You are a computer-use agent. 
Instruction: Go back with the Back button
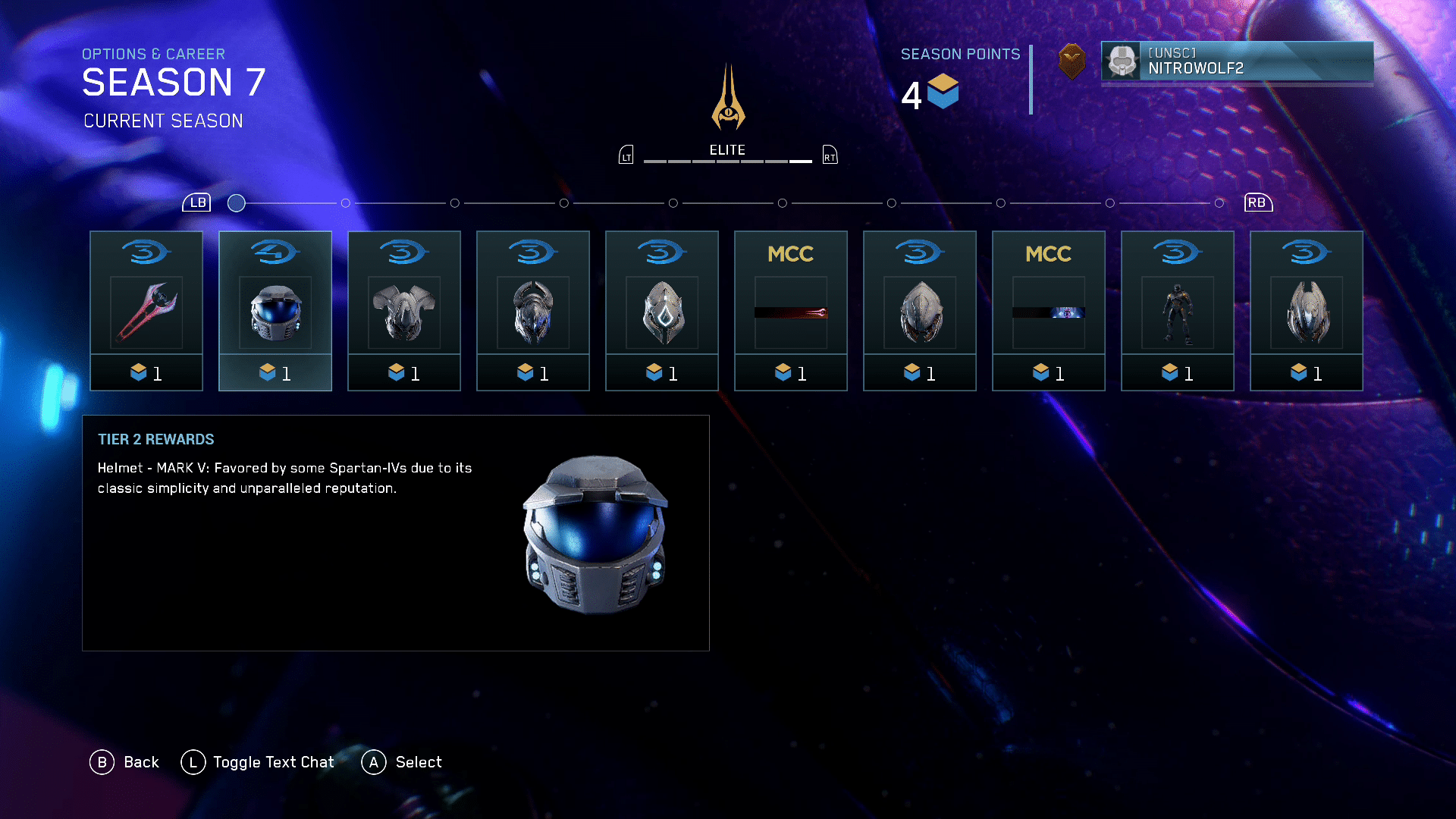click(125, 762)
